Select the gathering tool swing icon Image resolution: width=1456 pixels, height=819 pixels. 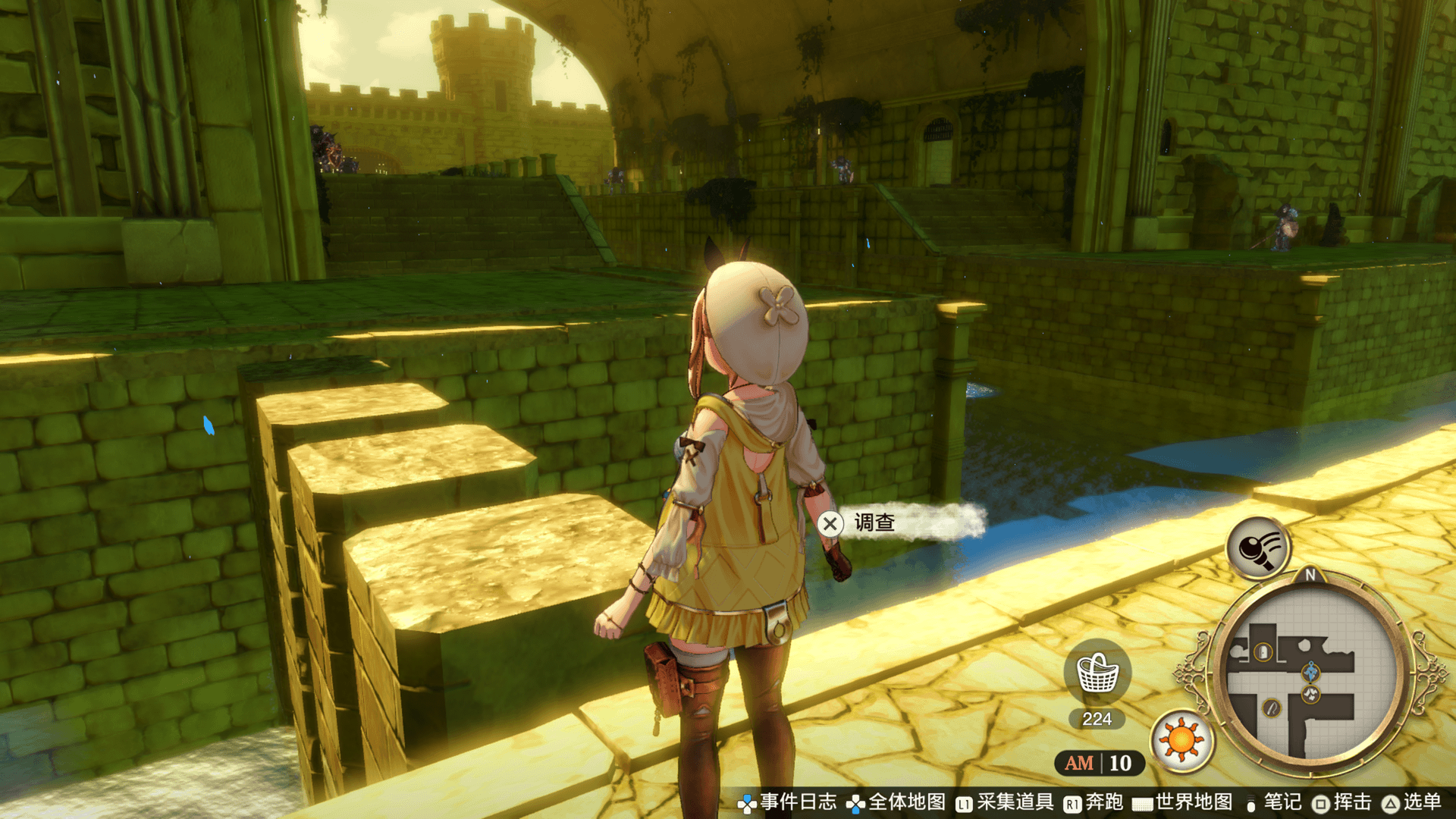click(x=1258, y=548)
